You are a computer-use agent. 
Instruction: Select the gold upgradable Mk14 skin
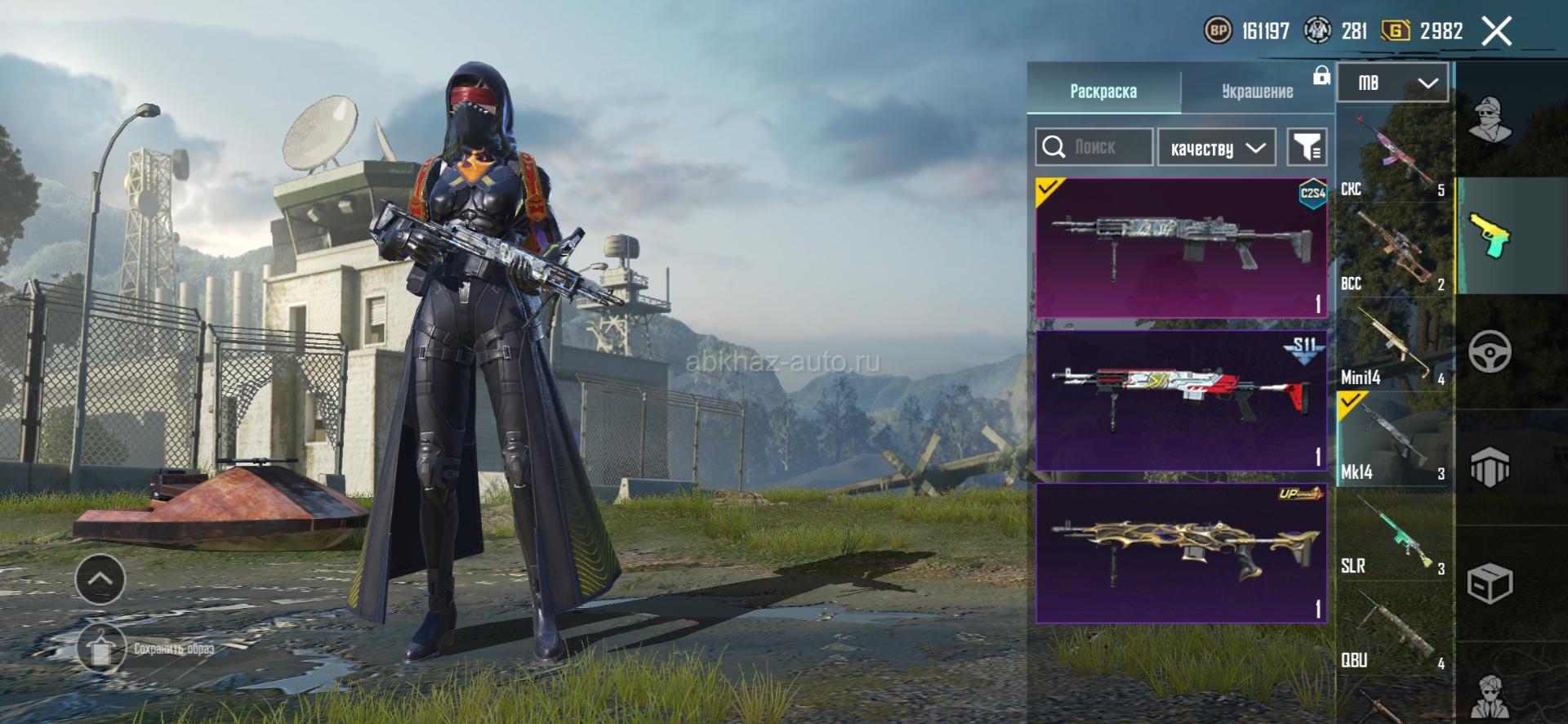tap(1181, 553)
